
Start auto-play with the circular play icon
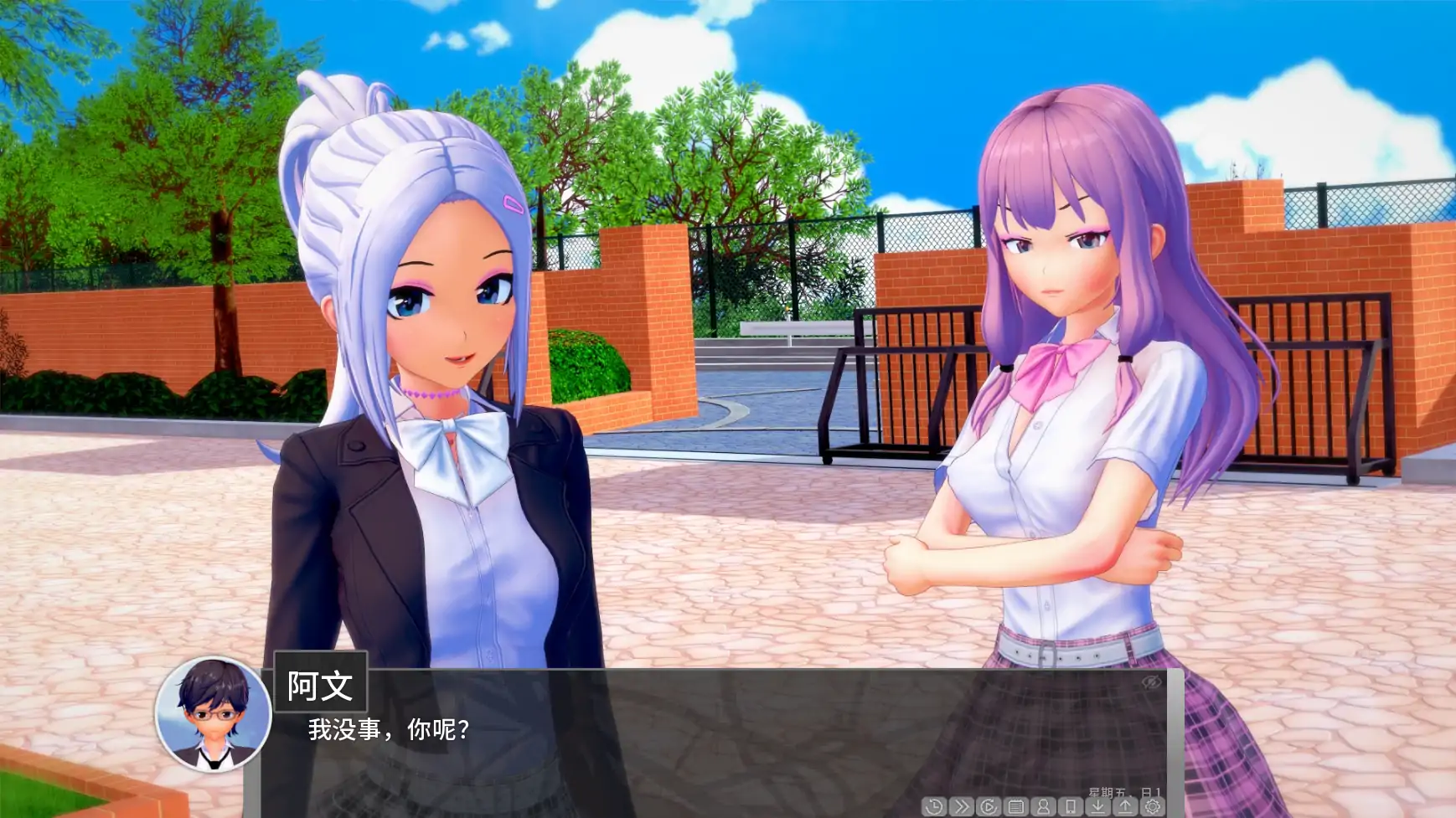click(989, 806)
